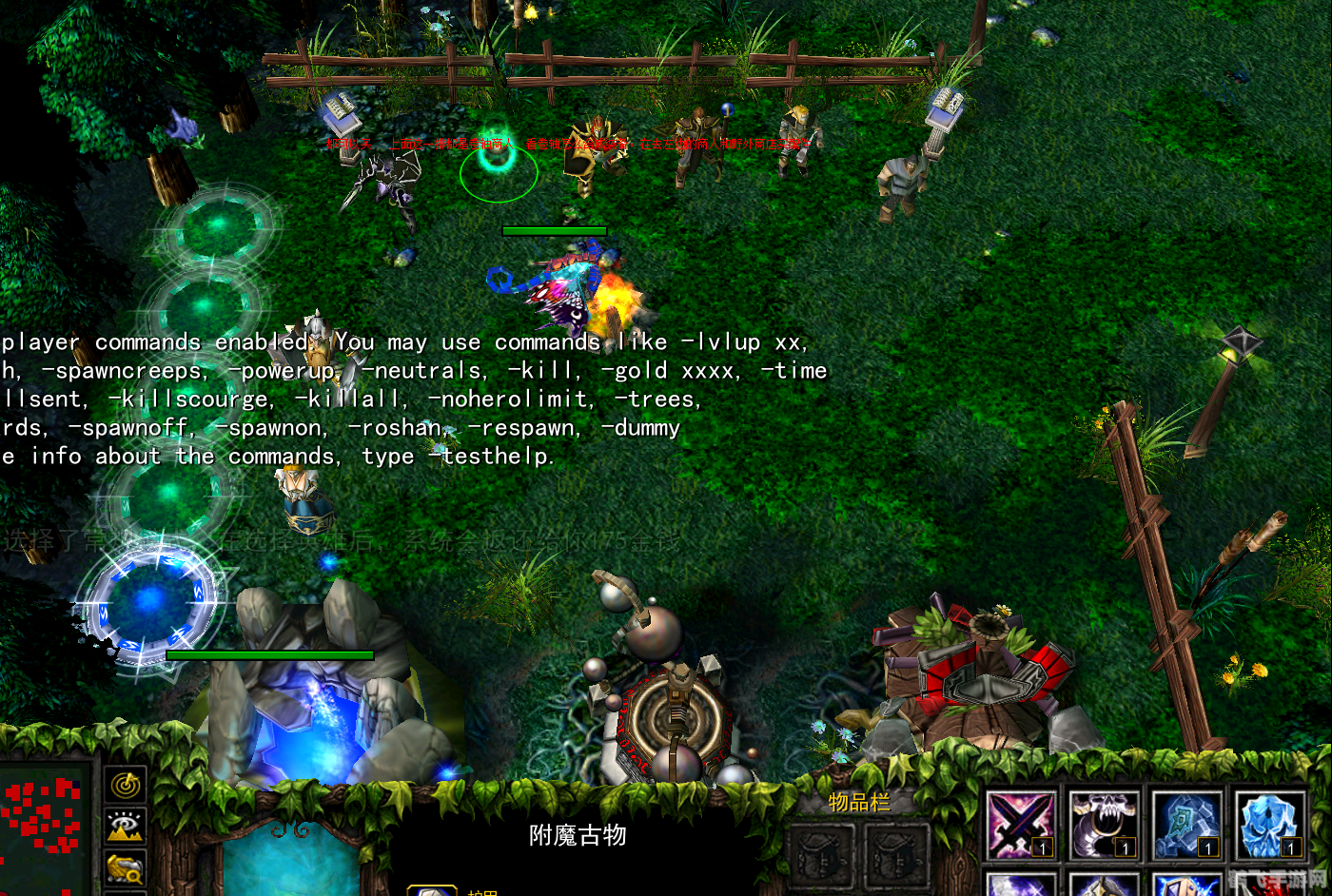Click the stone item icon next to 拾取
This screenshot has width=1332, height=896.
pos(433,889)
